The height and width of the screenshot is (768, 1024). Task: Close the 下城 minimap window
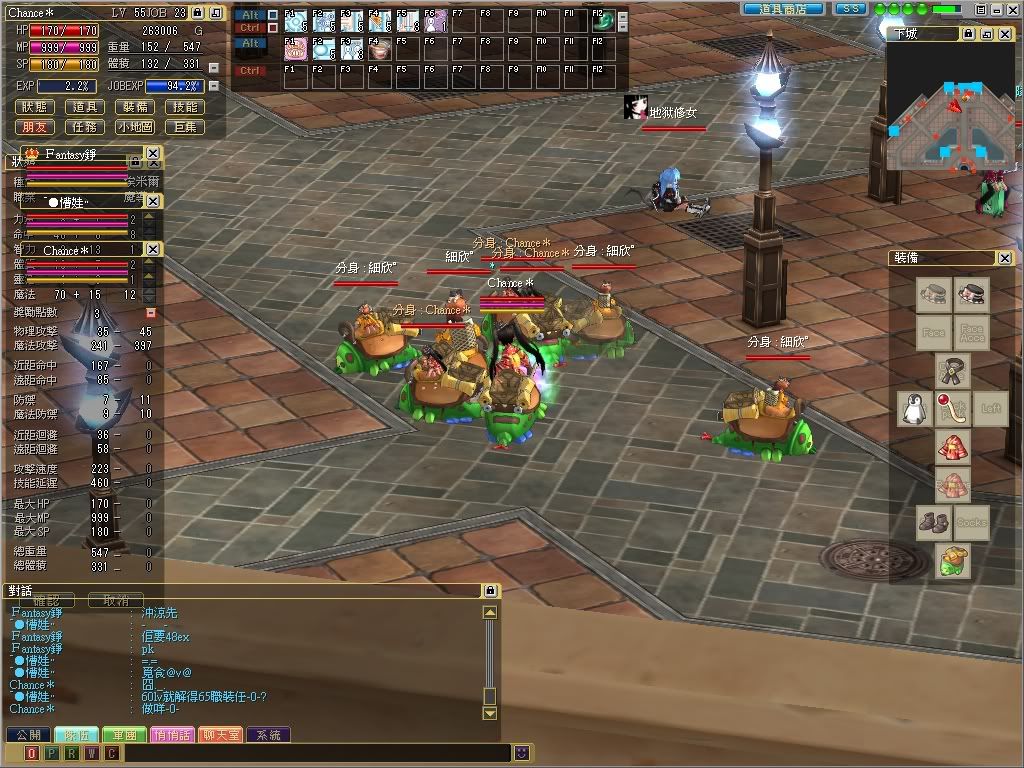pyautogui.click(x=1005, y=34)
